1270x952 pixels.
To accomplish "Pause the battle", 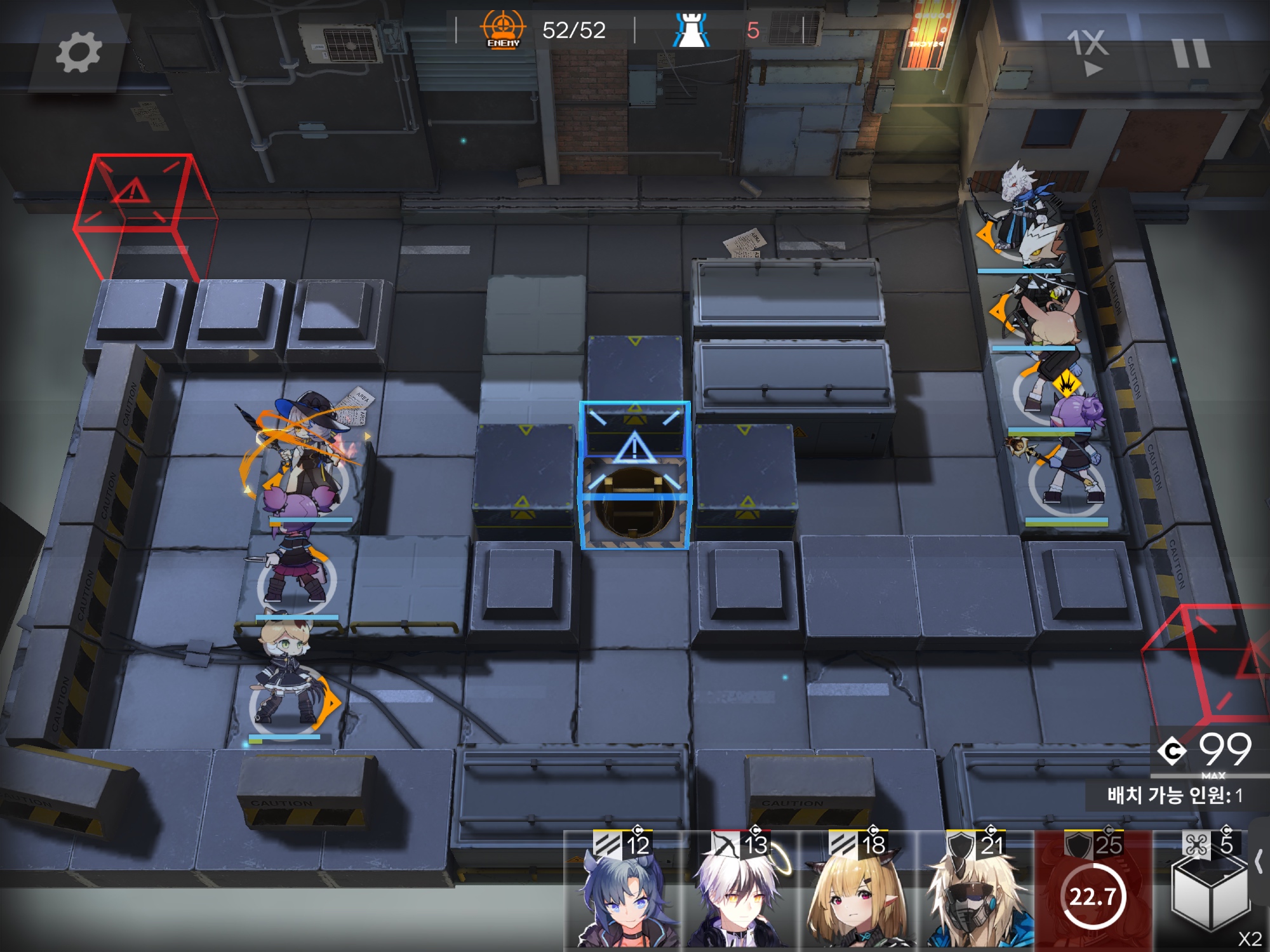I will coord(1191,53).
